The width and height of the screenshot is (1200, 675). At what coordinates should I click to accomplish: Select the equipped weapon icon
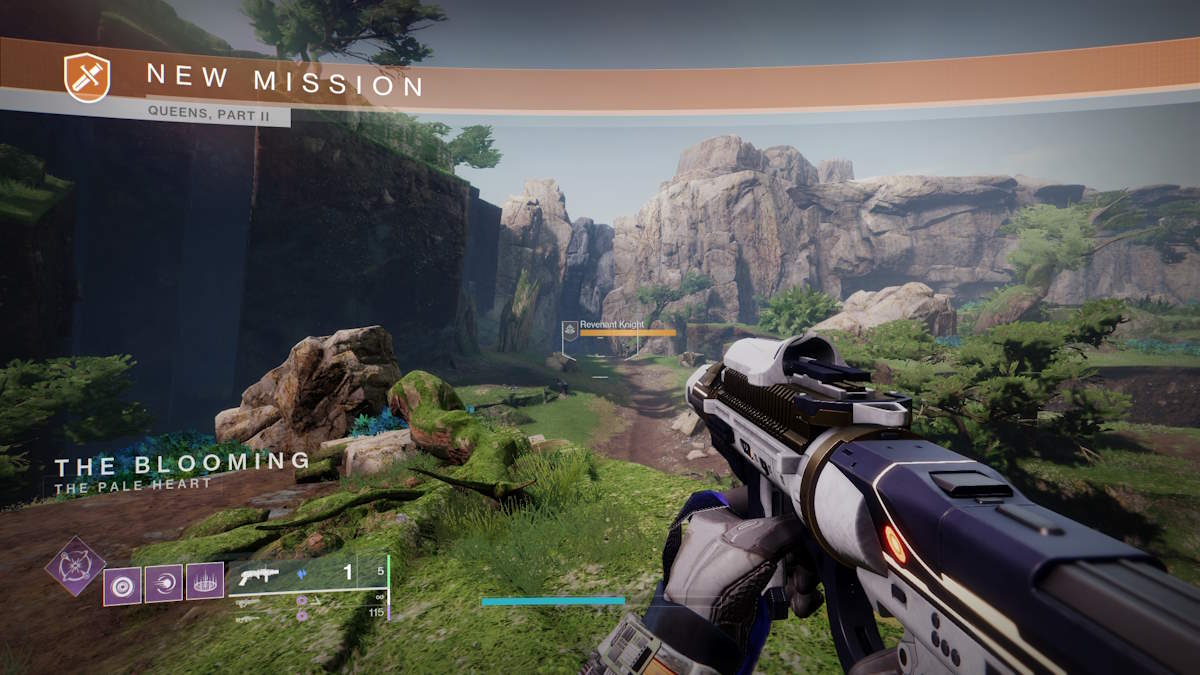(x=258, y=577)
